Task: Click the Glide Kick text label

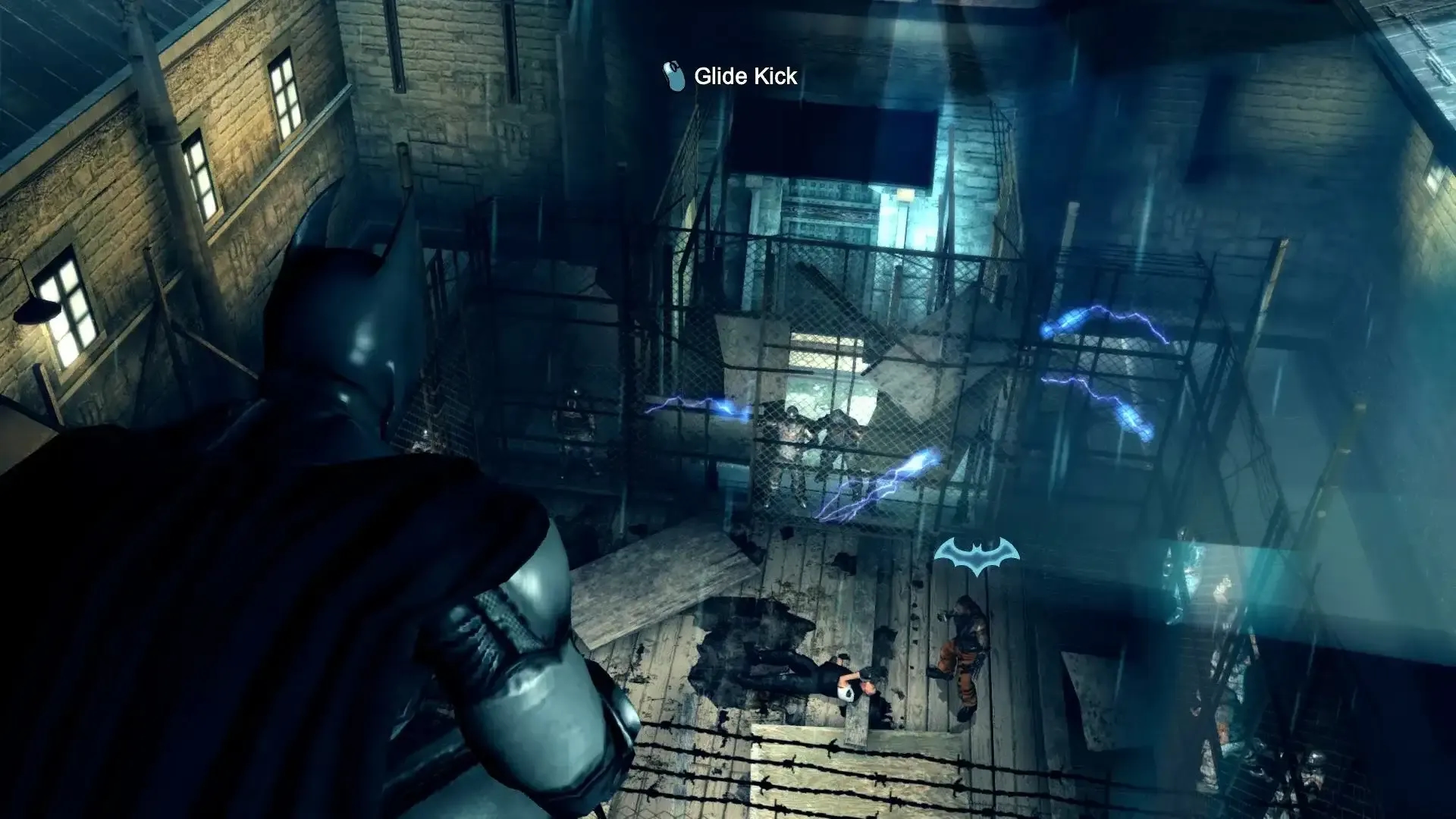Action: (743, 76)
